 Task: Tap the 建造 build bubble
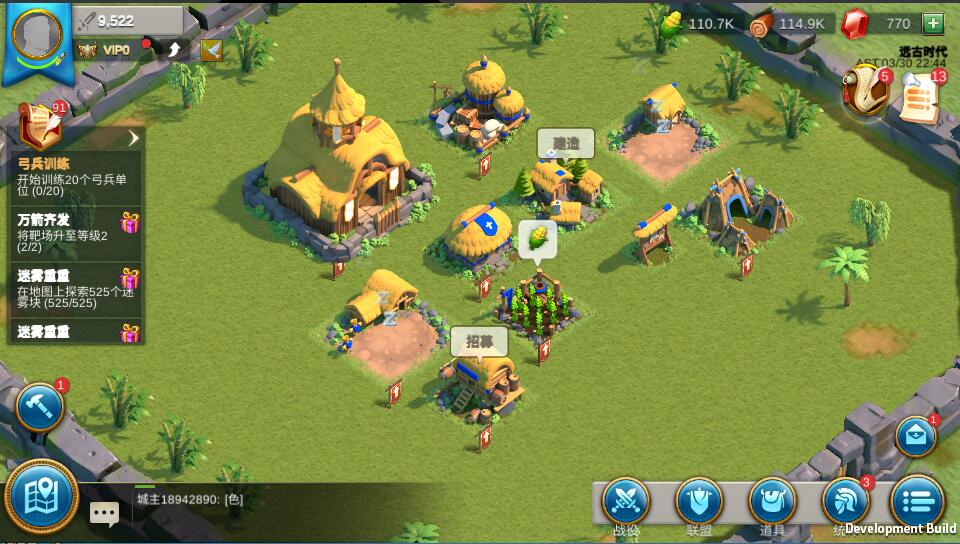(565, 144)
